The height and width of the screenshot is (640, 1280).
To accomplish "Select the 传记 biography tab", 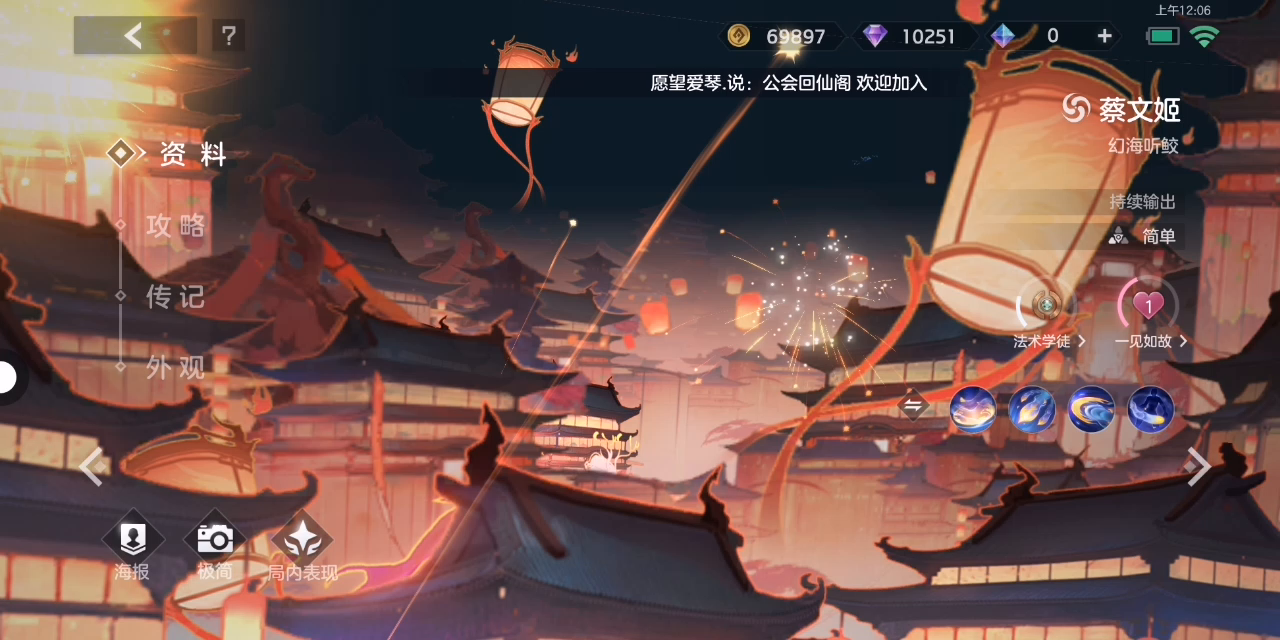I will click(176, 296).
